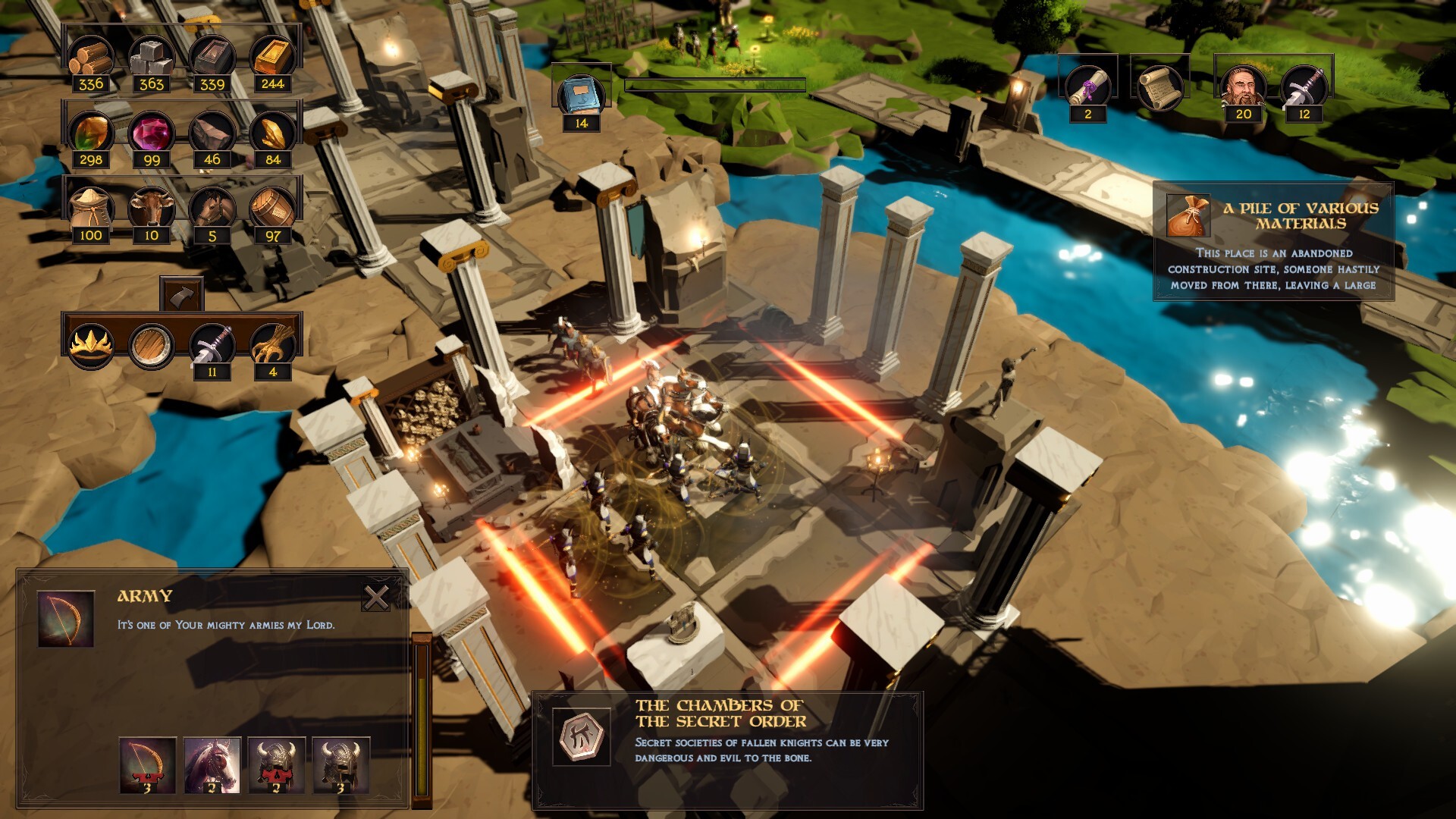The image size is (1456, 819).
Task: Click the large bow army portrait
Action: point(66,619)
